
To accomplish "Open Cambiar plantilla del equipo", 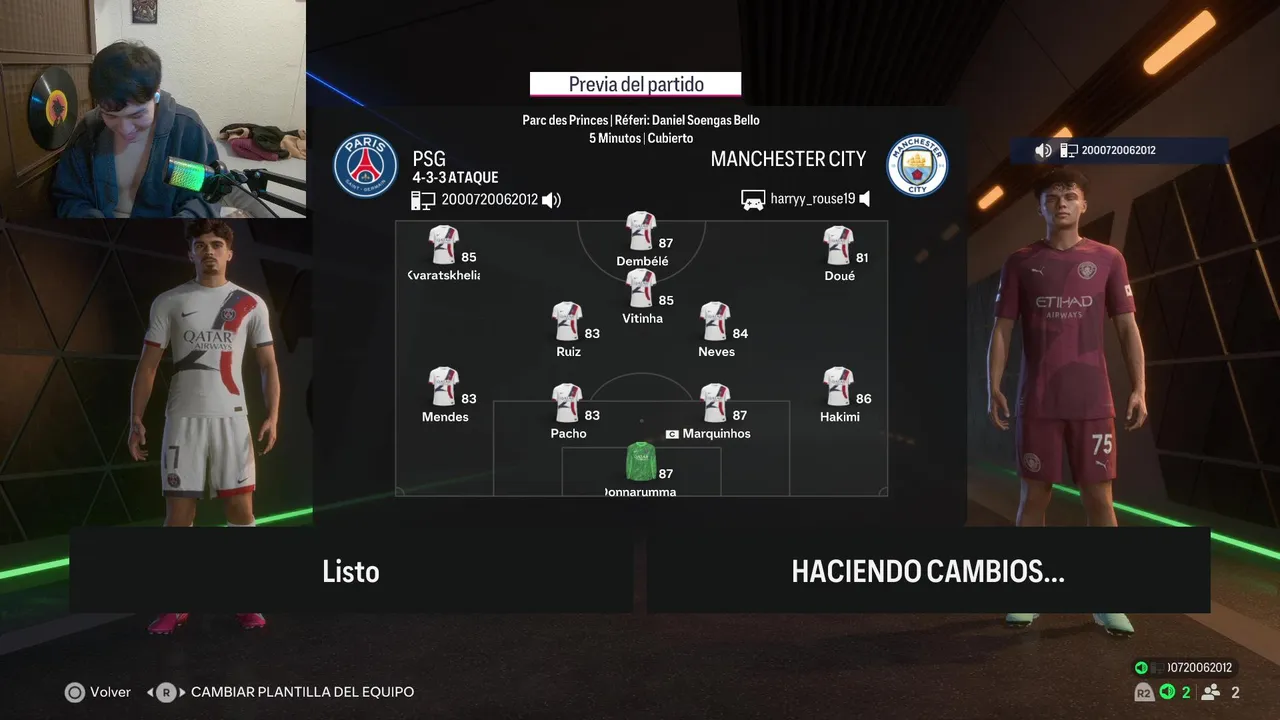I will pyautogui.click(x=301, y=692).
